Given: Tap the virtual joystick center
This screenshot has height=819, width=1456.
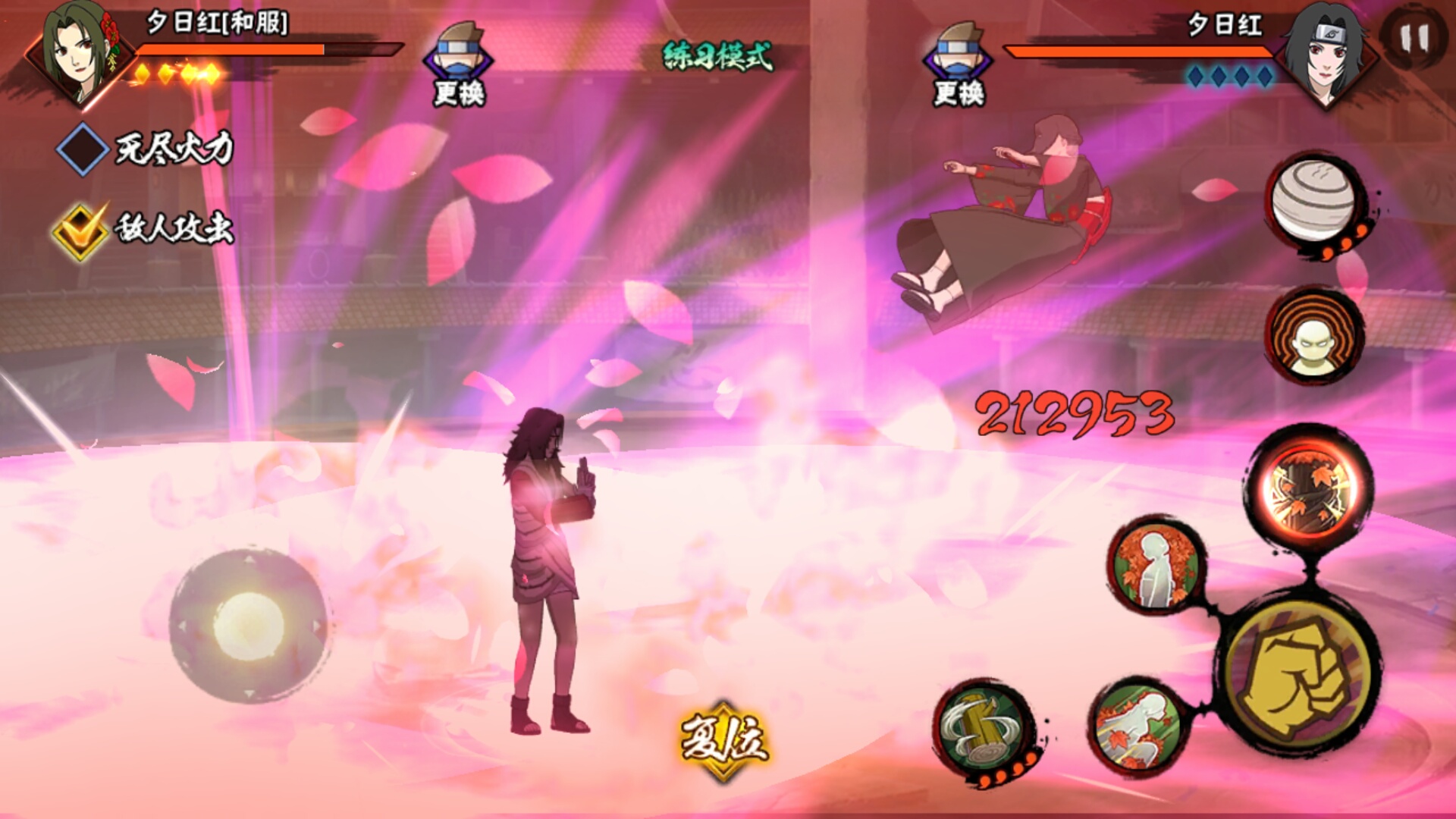Looking at the screenshot, I should tap(249, 626).
